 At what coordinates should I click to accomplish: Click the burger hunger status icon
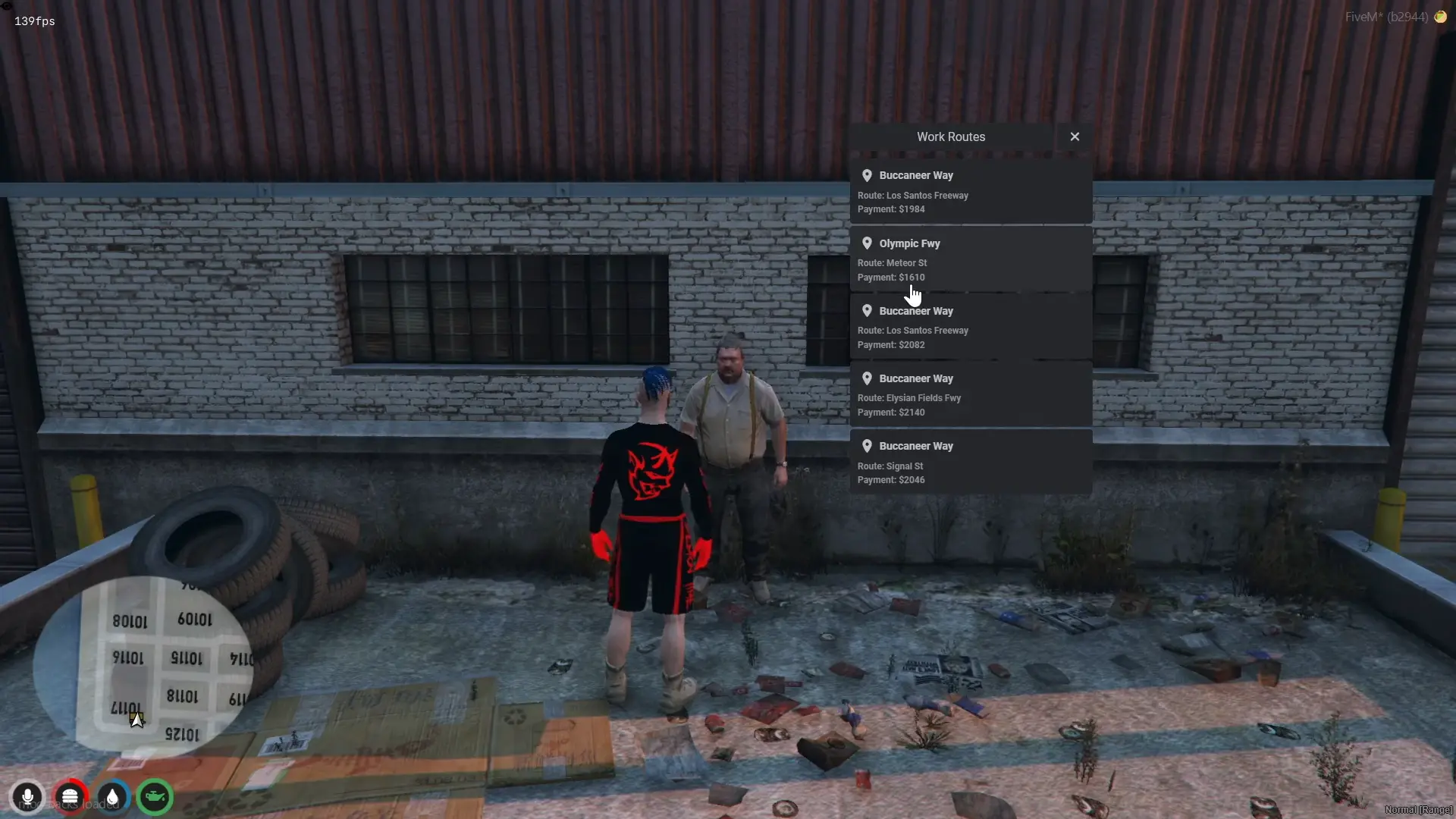tap(70, 797)
